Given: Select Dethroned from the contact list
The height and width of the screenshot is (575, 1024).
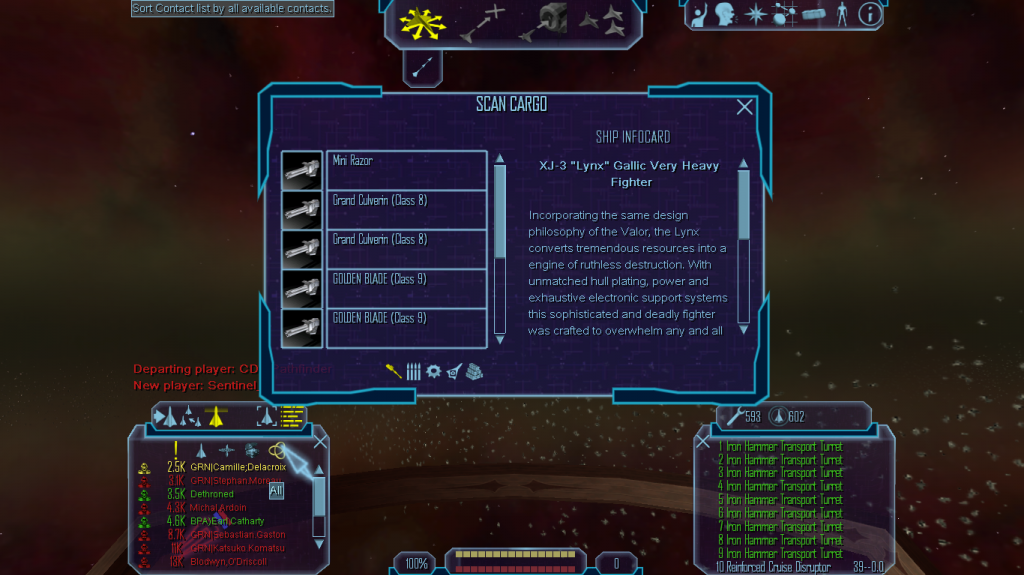Looking at the screenshot, I should pos(212,494).
